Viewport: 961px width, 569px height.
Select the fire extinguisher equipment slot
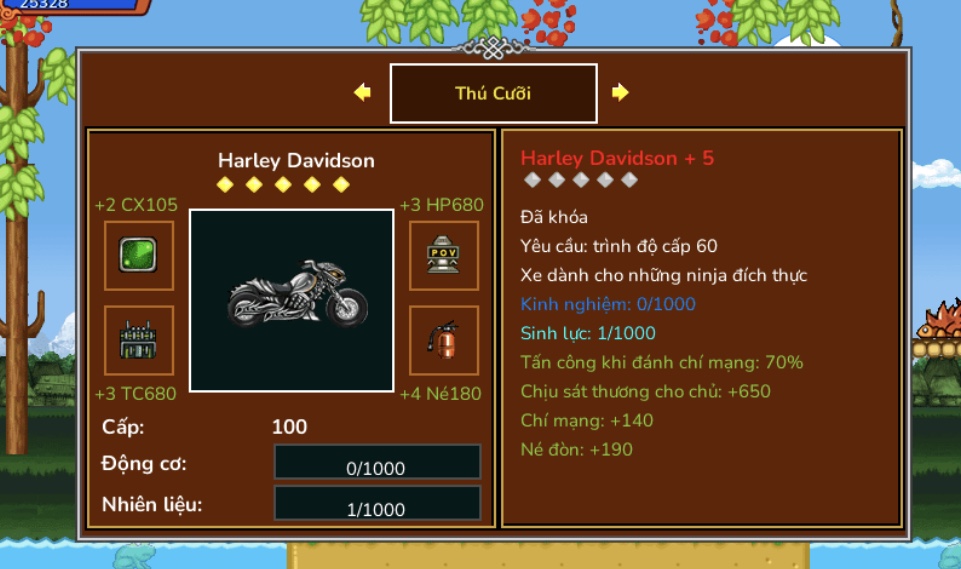443,340
